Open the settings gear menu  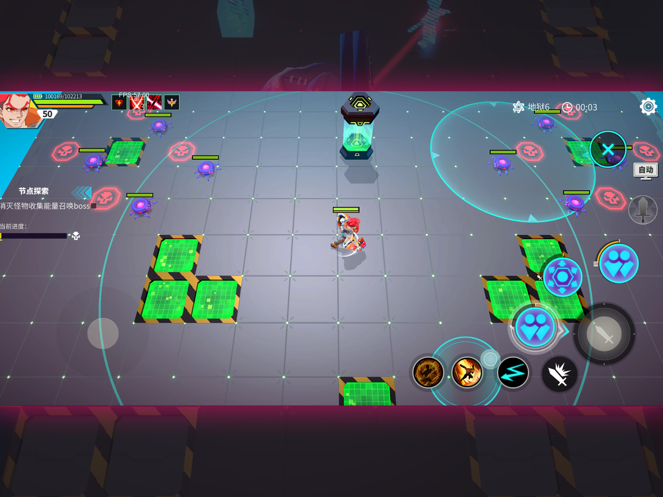(648, 106)
